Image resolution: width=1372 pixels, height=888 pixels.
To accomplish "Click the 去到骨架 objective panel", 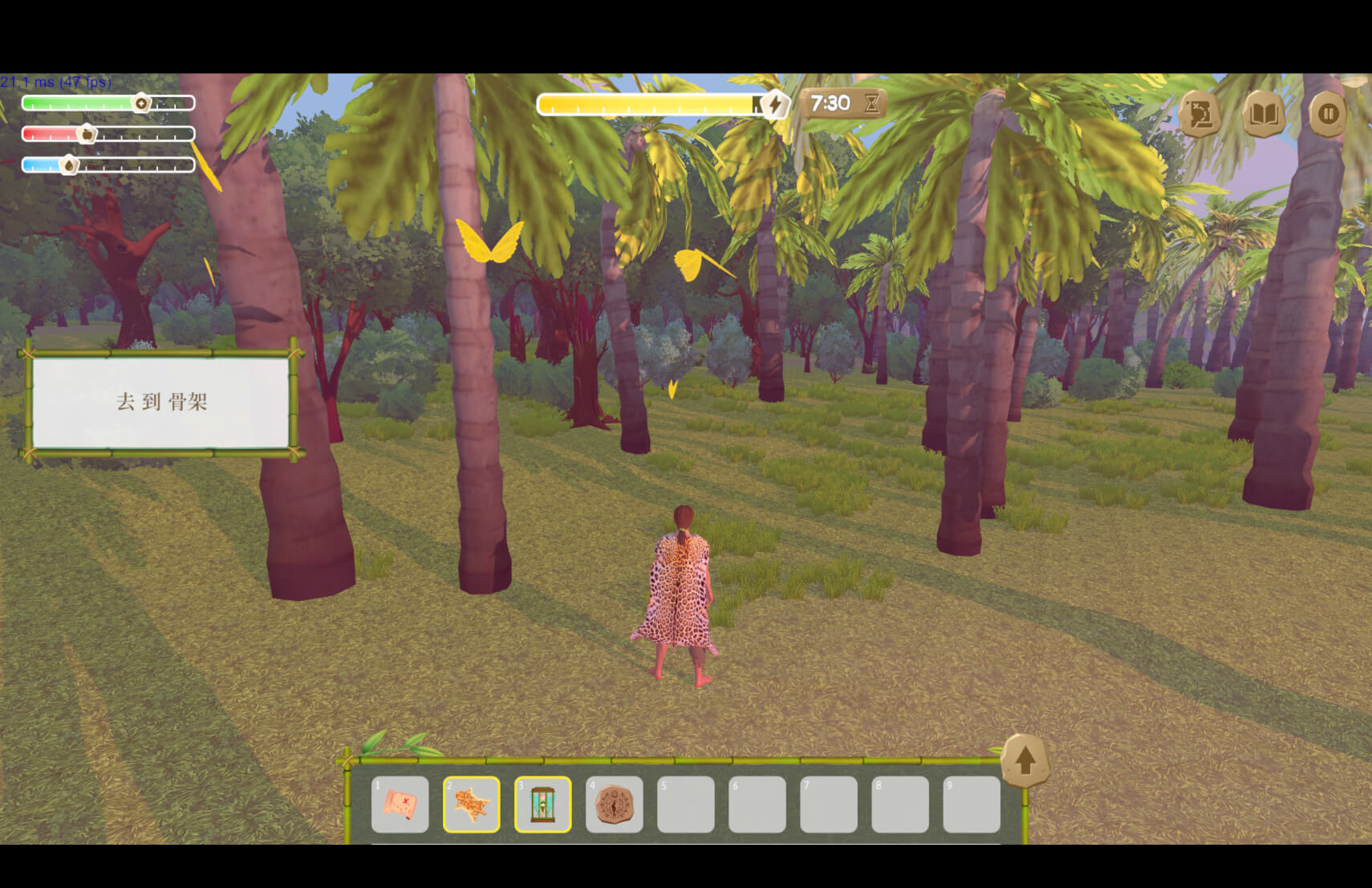I will coord(160,402).
